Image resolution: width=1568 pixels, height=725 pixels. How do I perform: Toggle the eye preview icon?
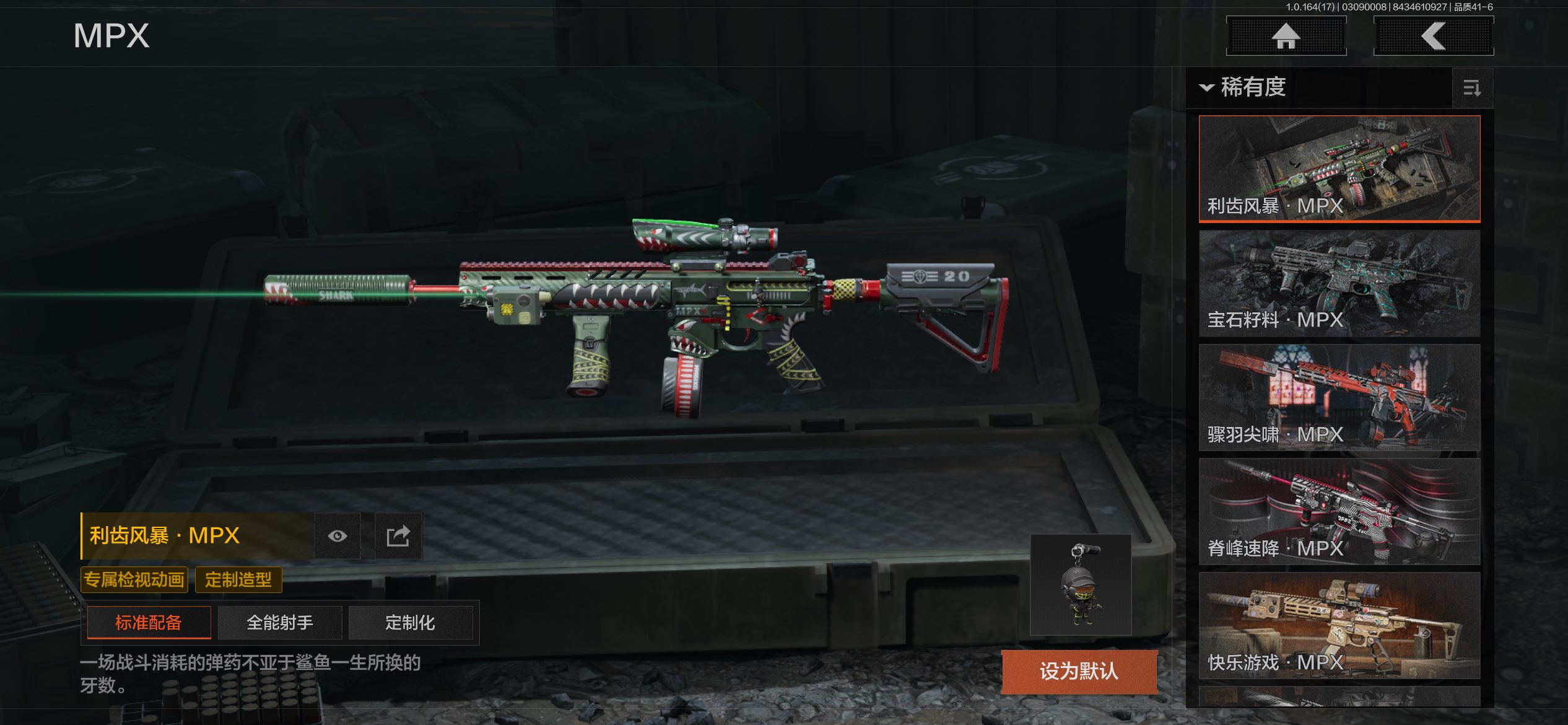coord(337,536)
